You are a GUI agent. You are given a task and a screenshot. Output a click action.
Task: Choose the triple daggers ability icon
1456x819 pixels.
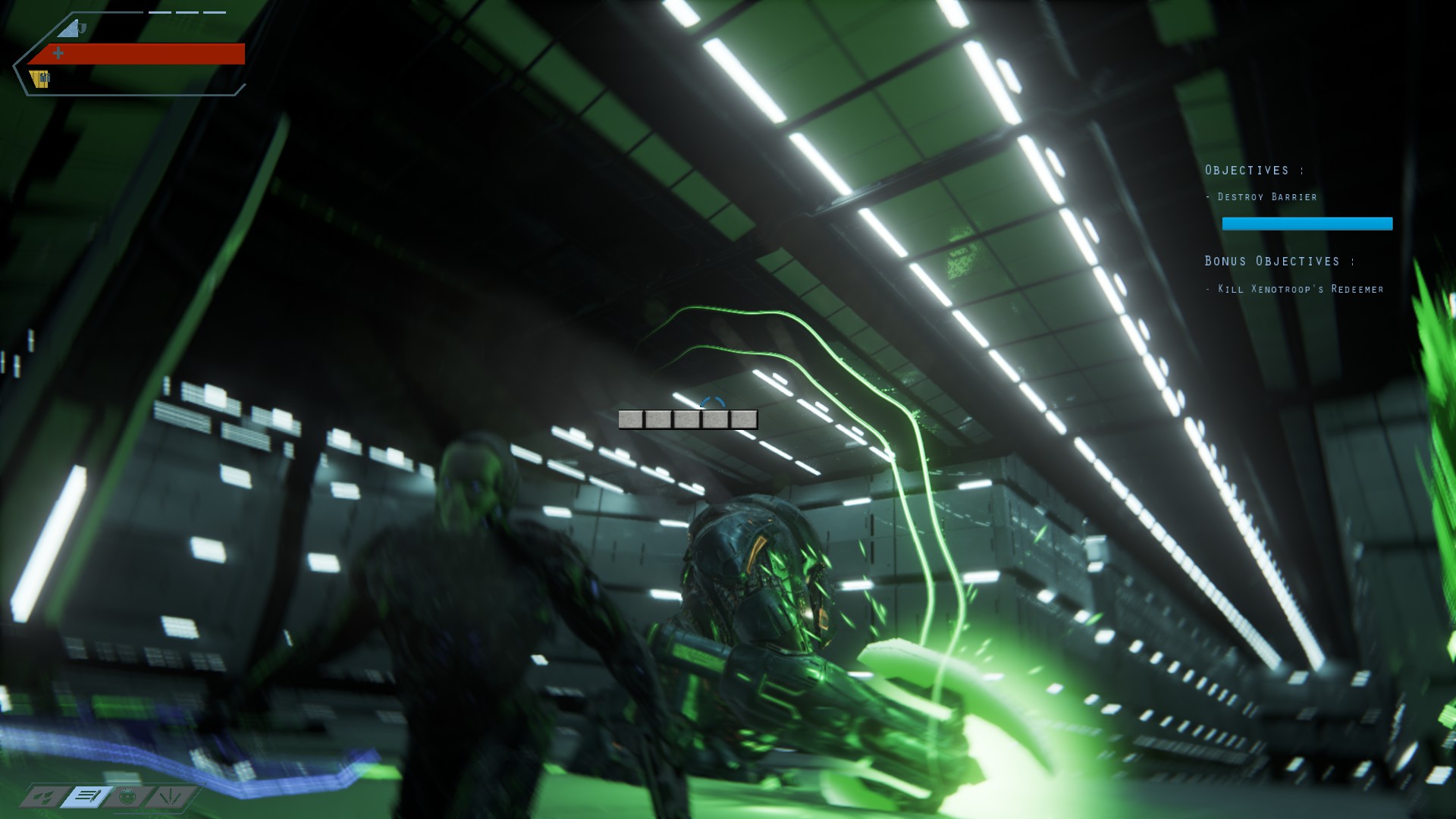(x=171, y=797)
